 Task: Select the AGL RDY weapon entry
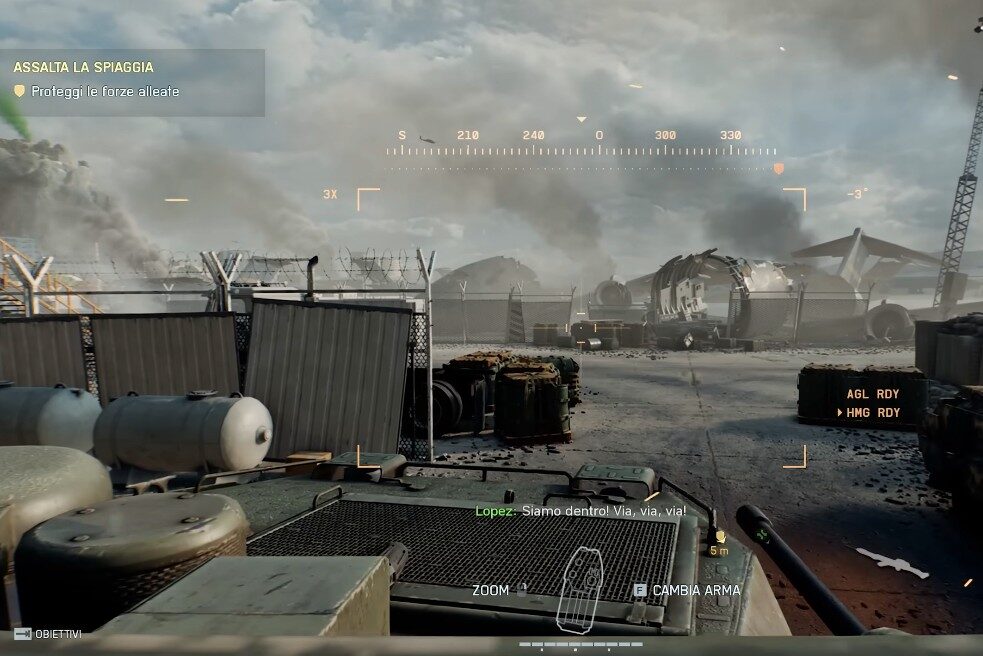click(x=873, y=395)
